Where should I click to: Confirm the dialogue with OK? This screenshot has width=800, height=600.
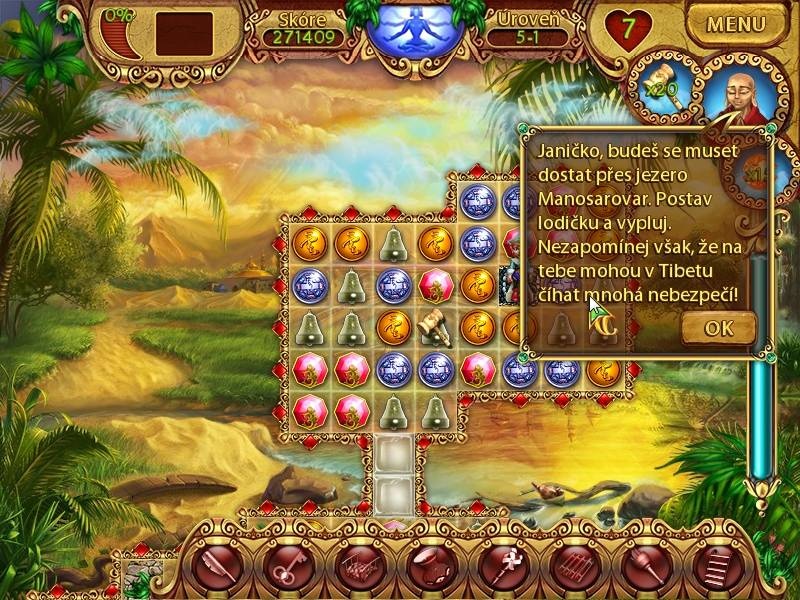718,327
